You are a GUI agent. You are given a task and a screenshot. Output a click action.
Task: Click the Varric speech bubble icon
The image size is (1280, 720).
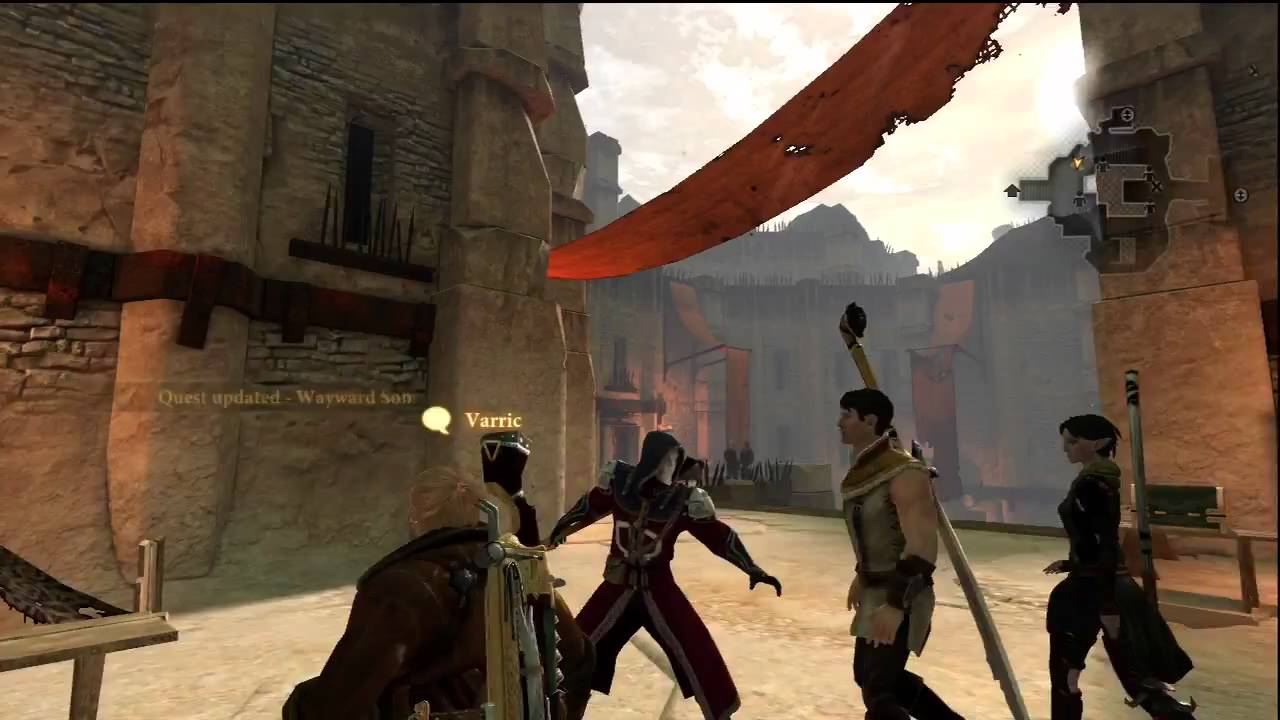pyautogui.click(x=437, y=421)
